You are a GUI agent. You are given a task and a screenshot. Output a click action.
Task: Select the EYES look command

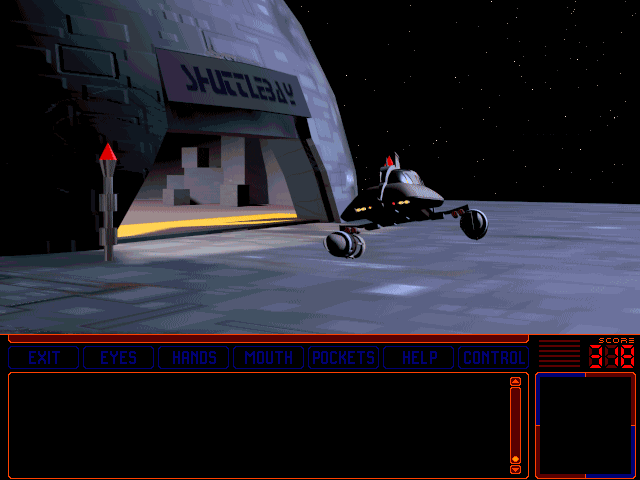tap(119, 358)
